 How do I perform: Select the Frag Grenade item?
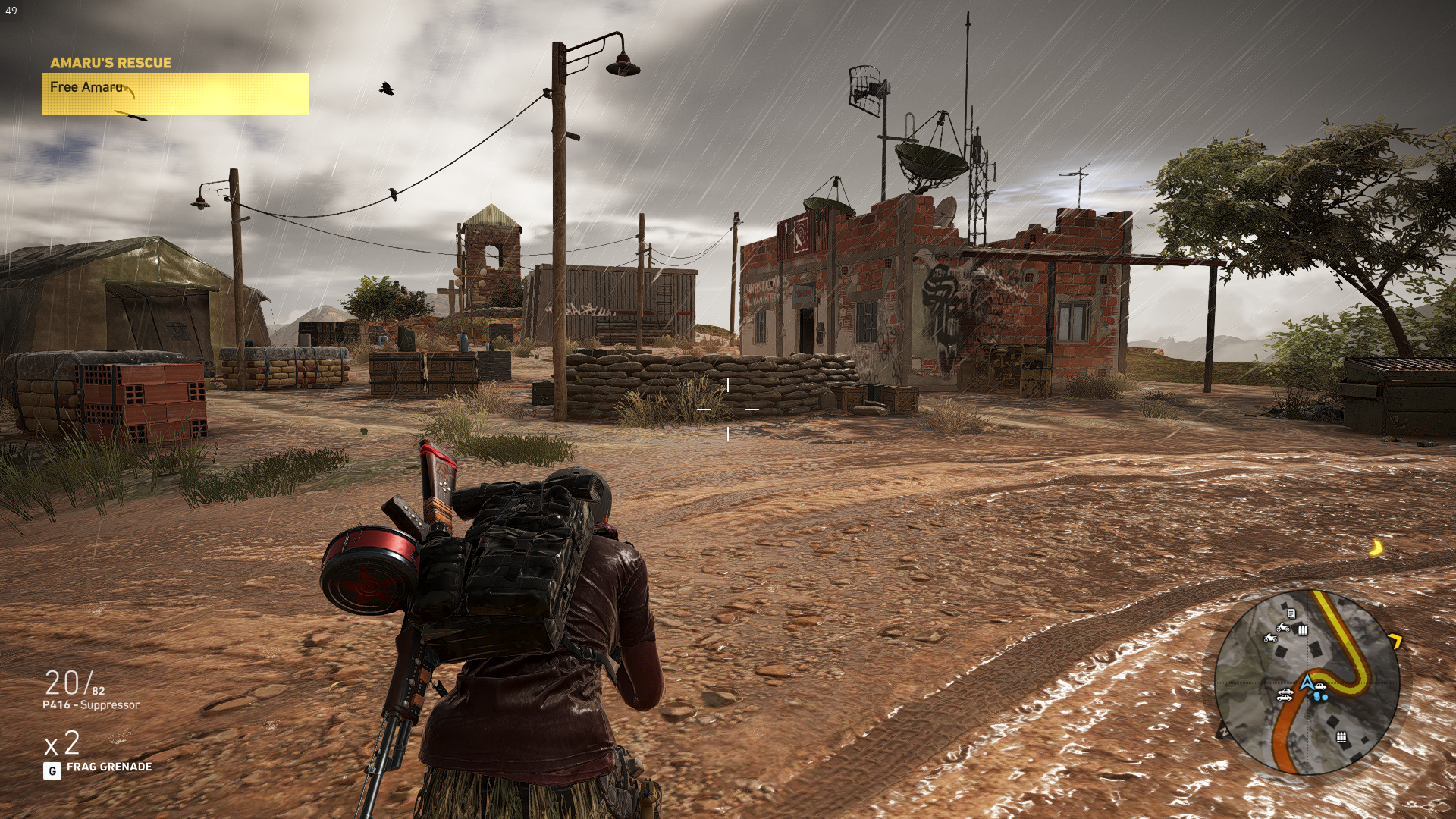coord(108,767)
